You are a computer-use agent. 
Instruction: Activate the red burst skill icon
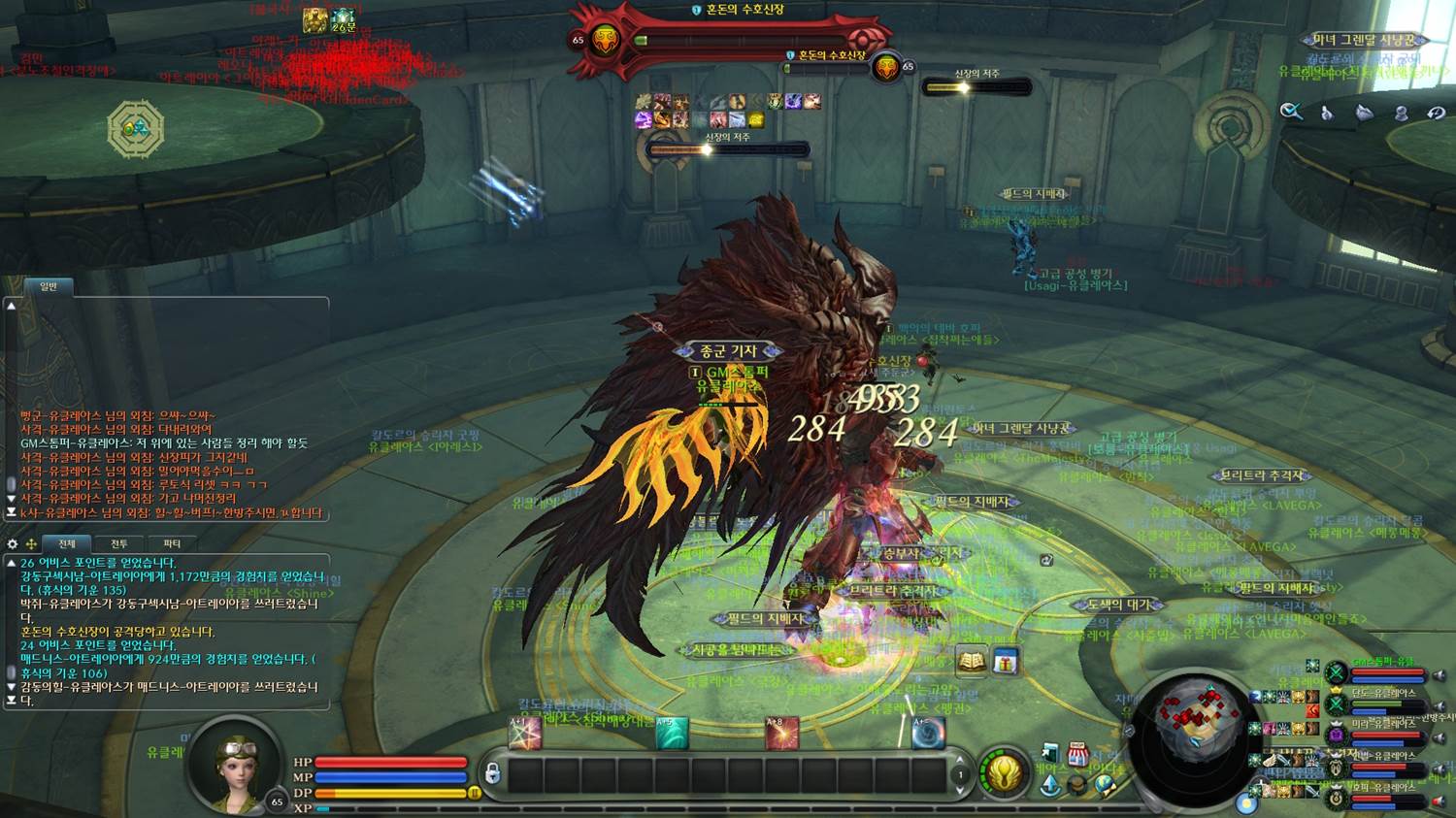(781, 734)
